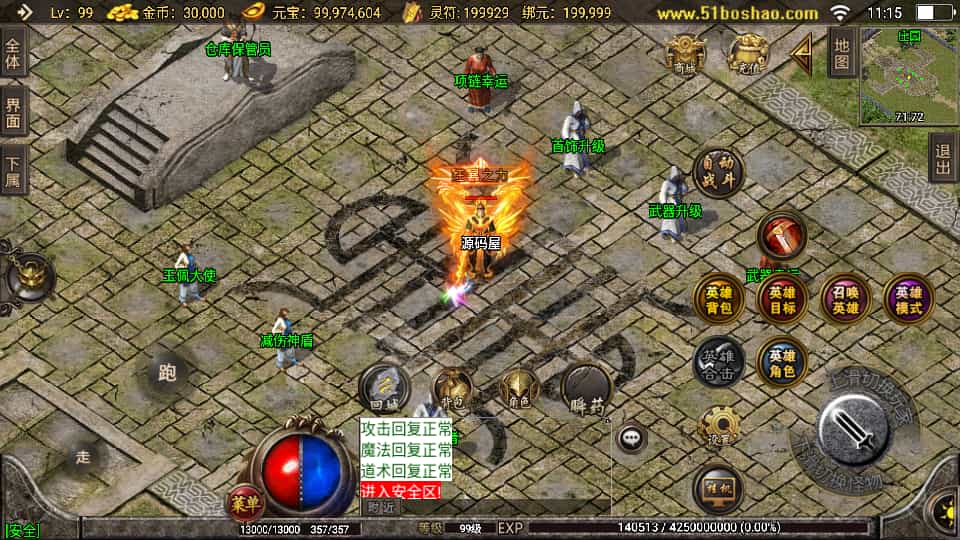
Task: Open the 充值 recharge icon
Action: coord(748,52)
